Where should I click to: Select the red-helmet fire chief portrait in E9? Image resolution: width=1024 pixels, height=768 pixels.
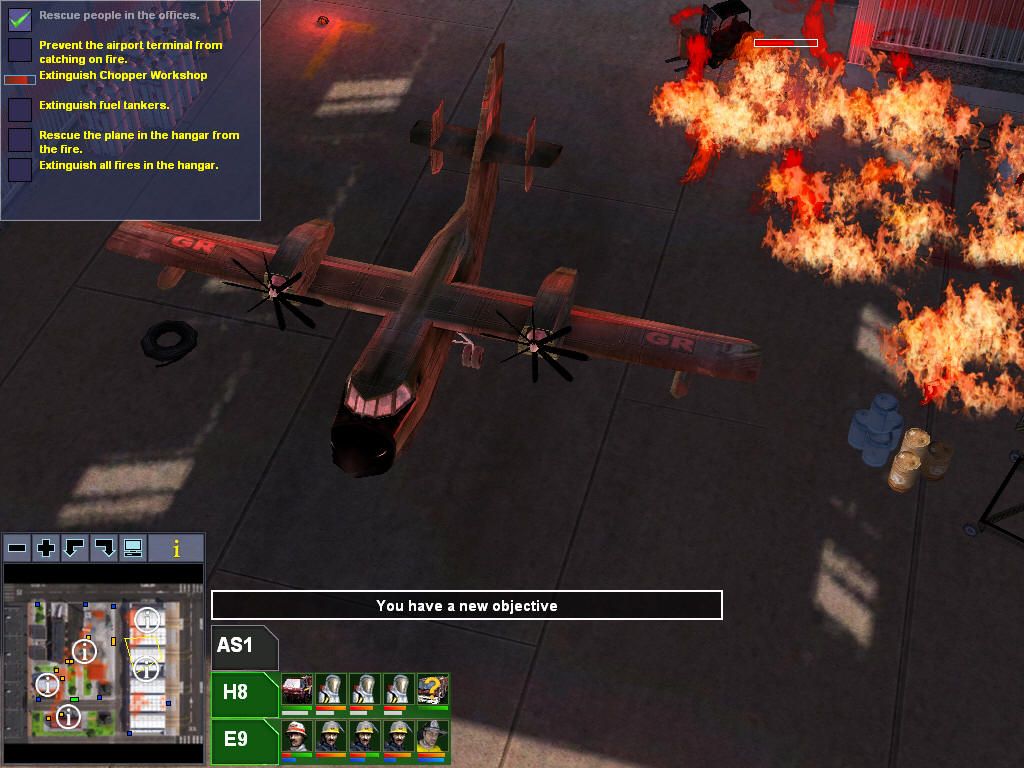point(297,737)
